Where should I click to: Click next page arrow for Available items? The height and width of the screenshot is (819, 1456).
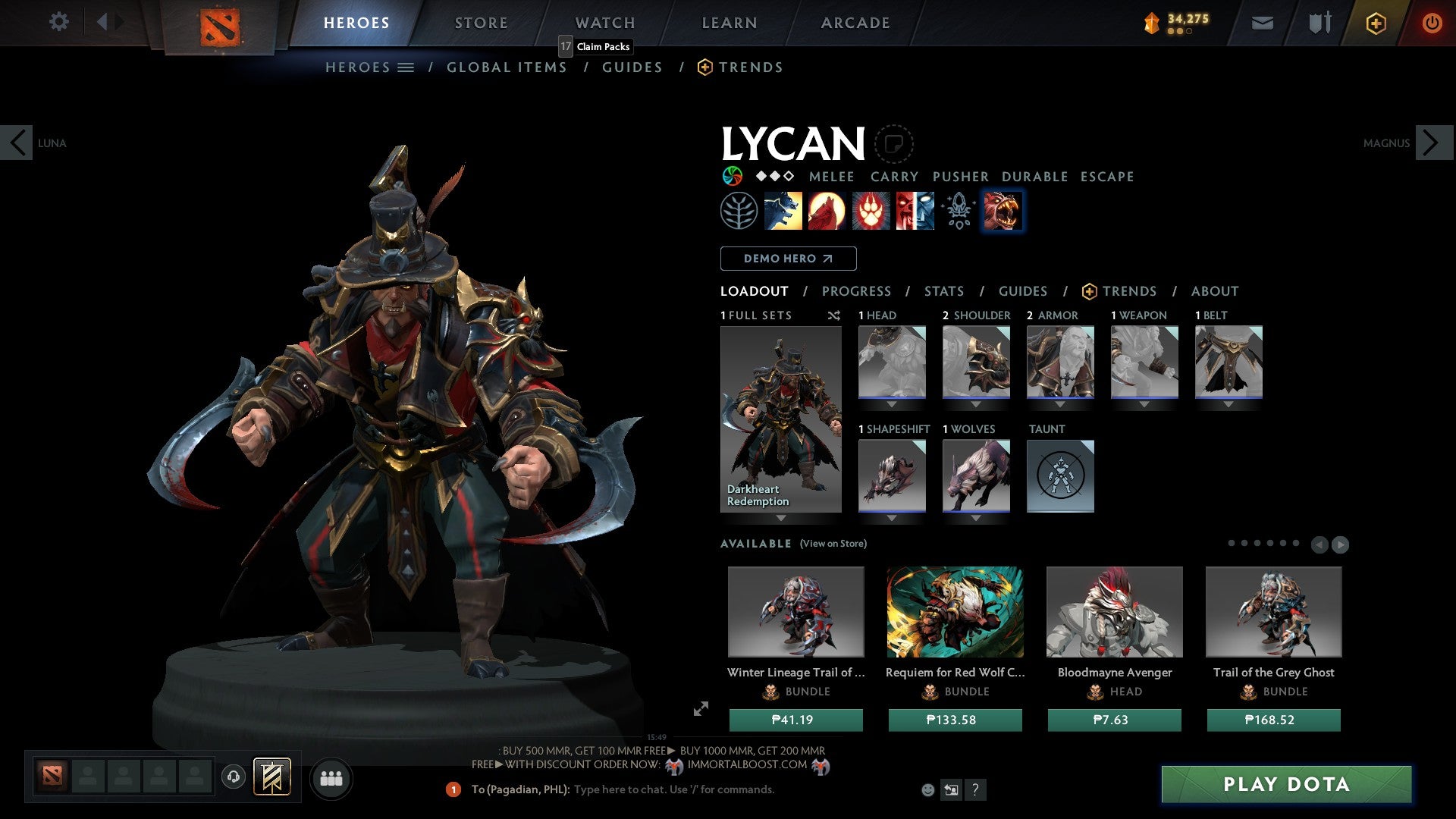click(x=1339, y=544)
